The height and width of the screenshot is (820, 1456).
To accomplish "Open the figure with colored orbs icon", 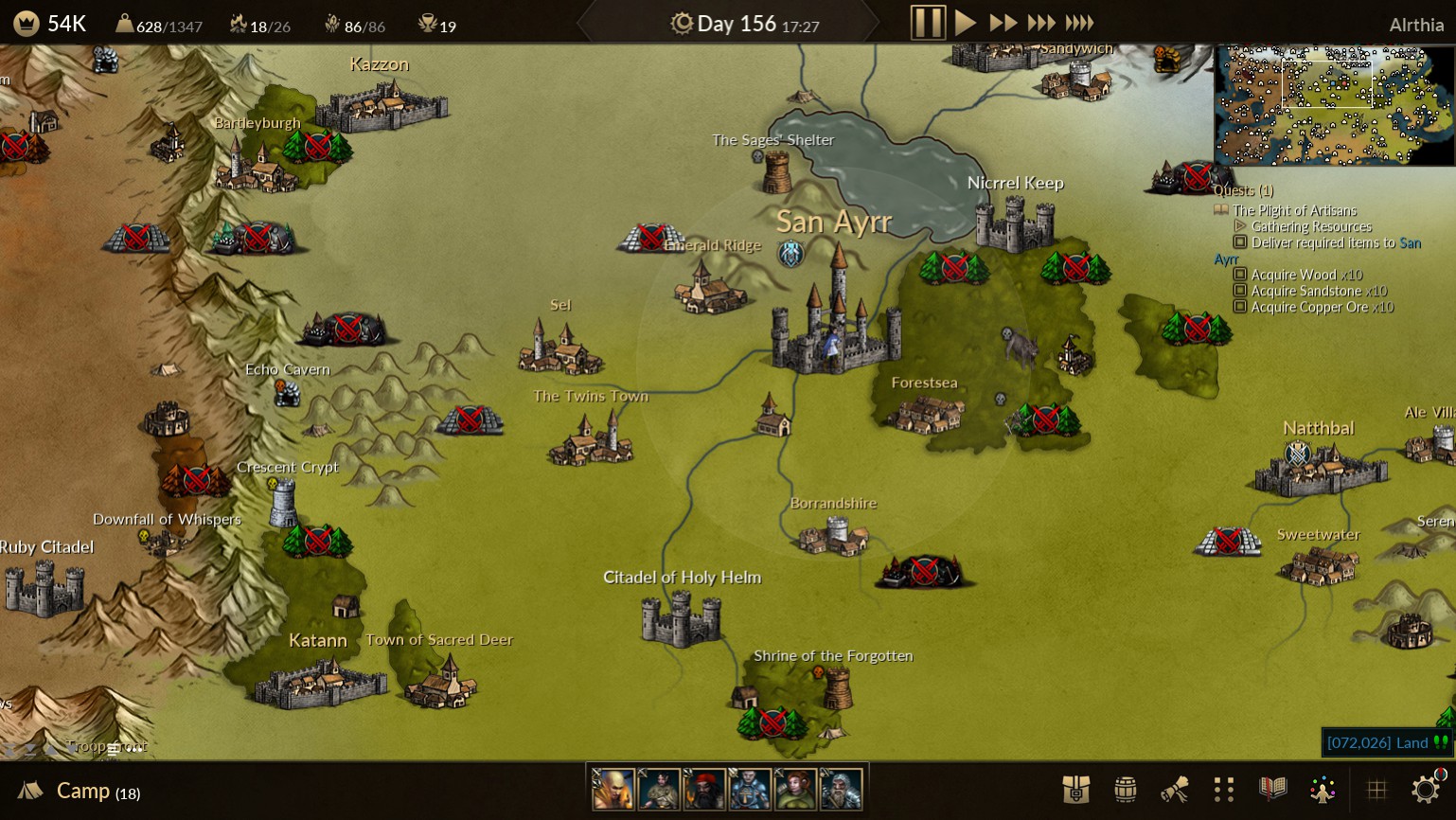I will click(1323, 790).
